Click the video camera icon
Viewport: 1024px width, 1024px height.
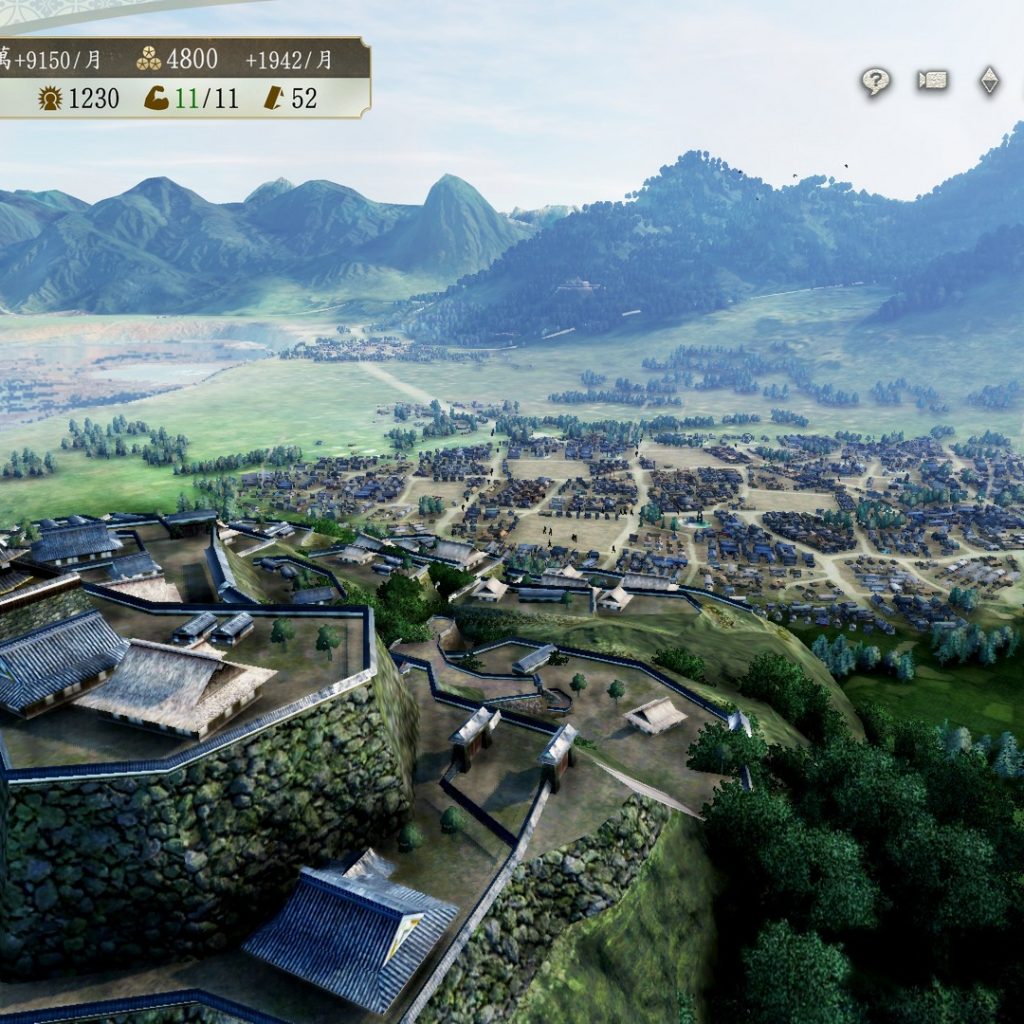click(x=932, y=81)
